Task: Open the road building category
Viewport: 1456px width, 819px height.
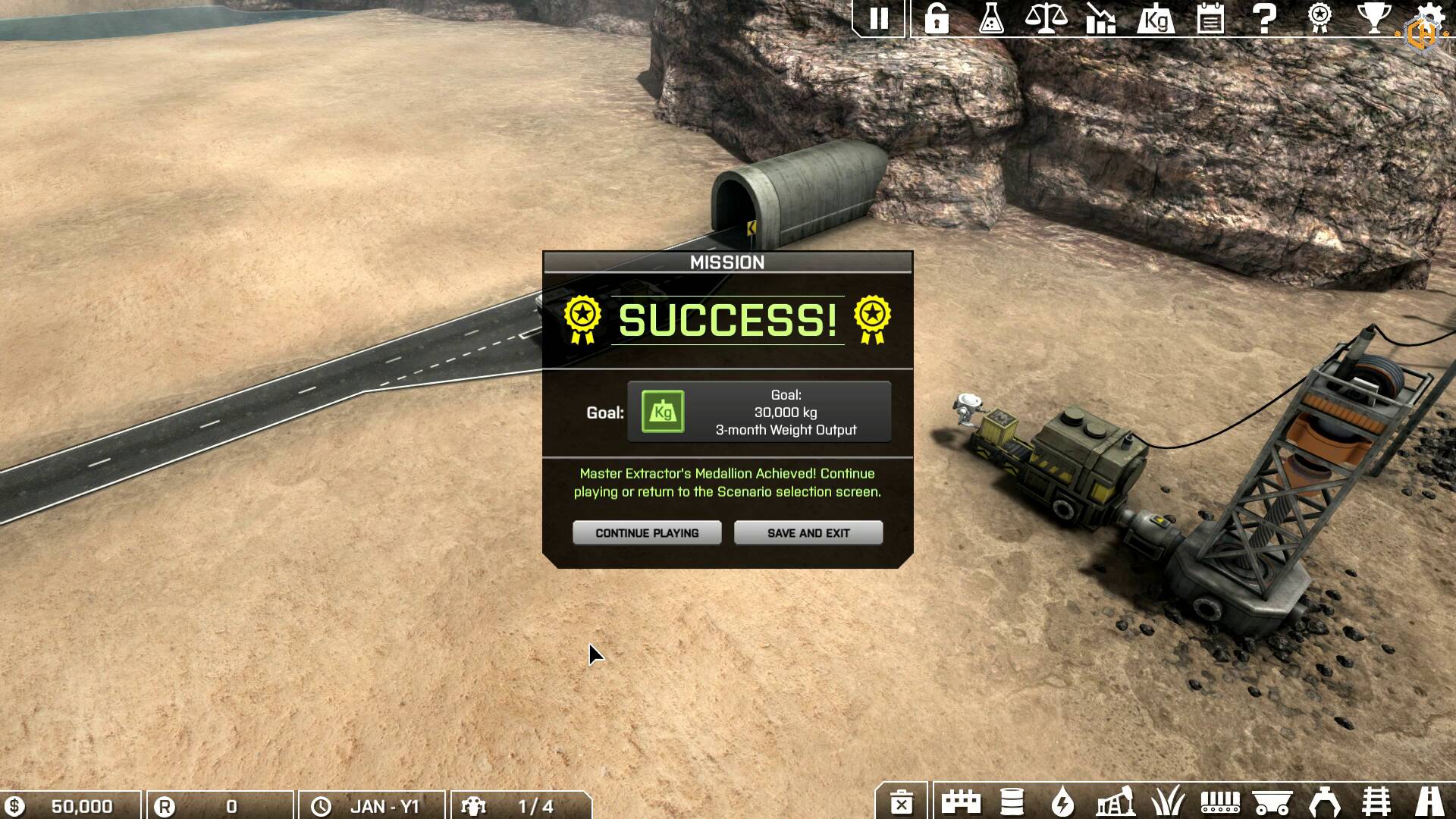Action: [1430, 802]
